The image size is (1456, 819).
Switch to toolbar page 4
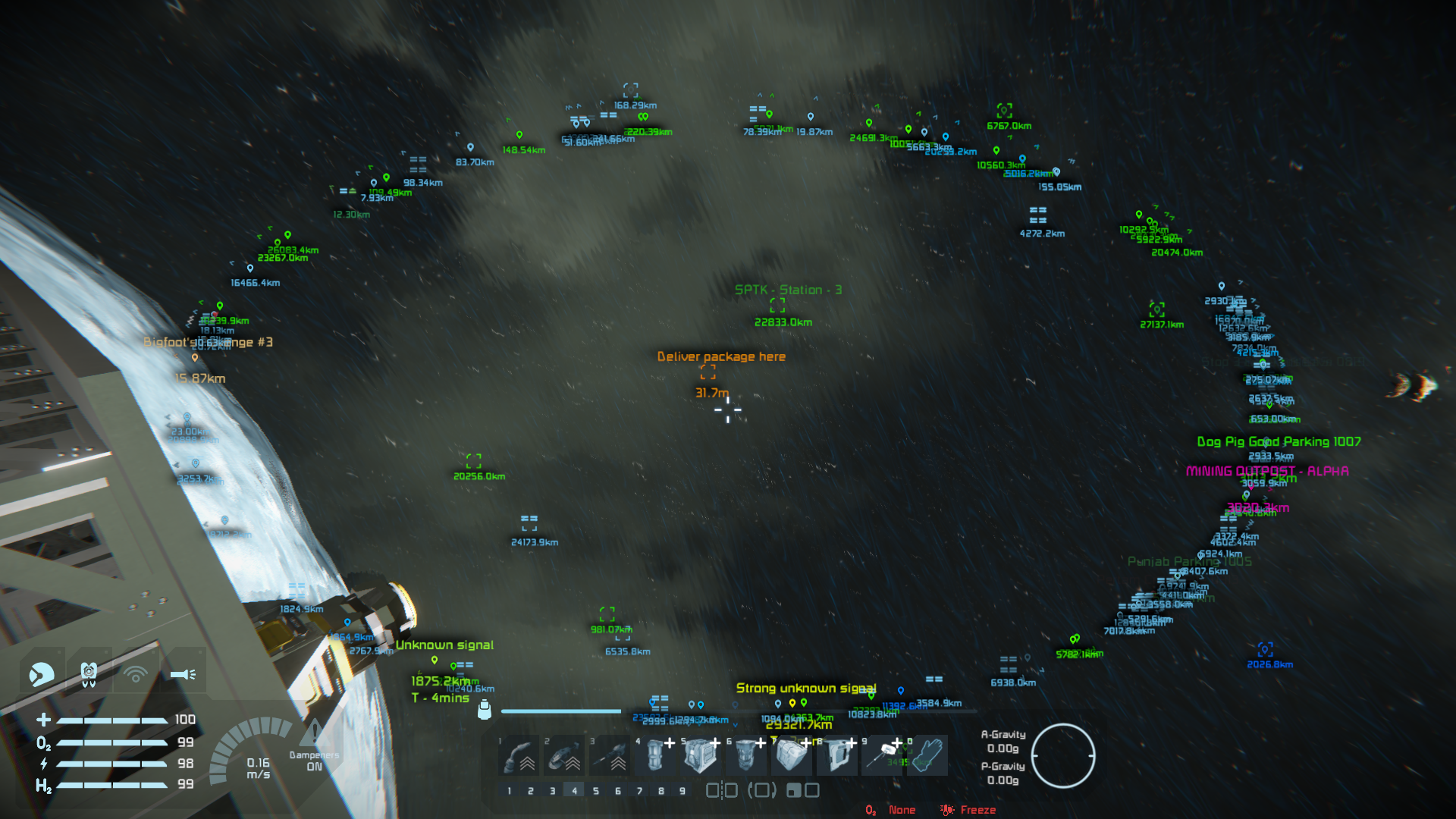click(x=574, y=791)
